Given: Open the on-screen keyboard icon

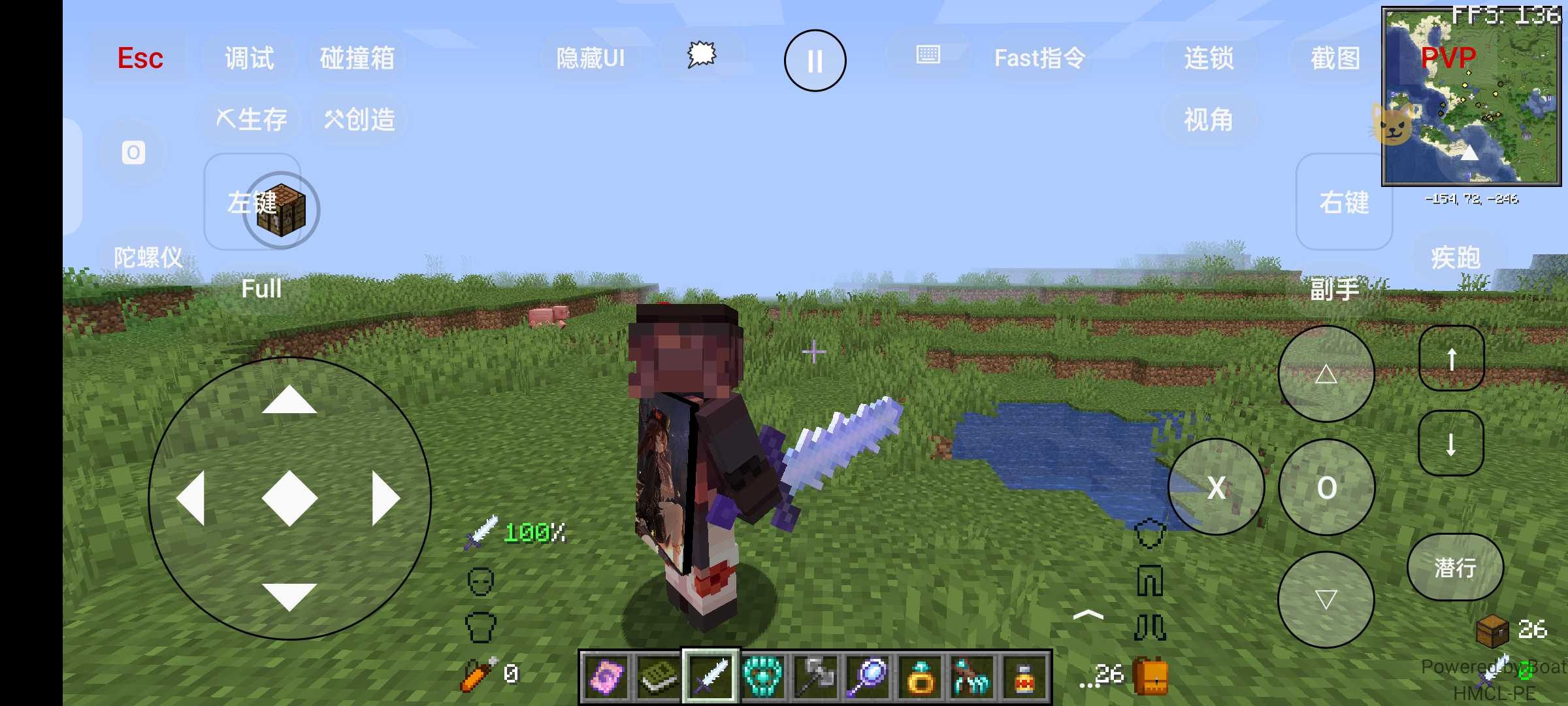Looking at the screenshot, I should (928, 55).
